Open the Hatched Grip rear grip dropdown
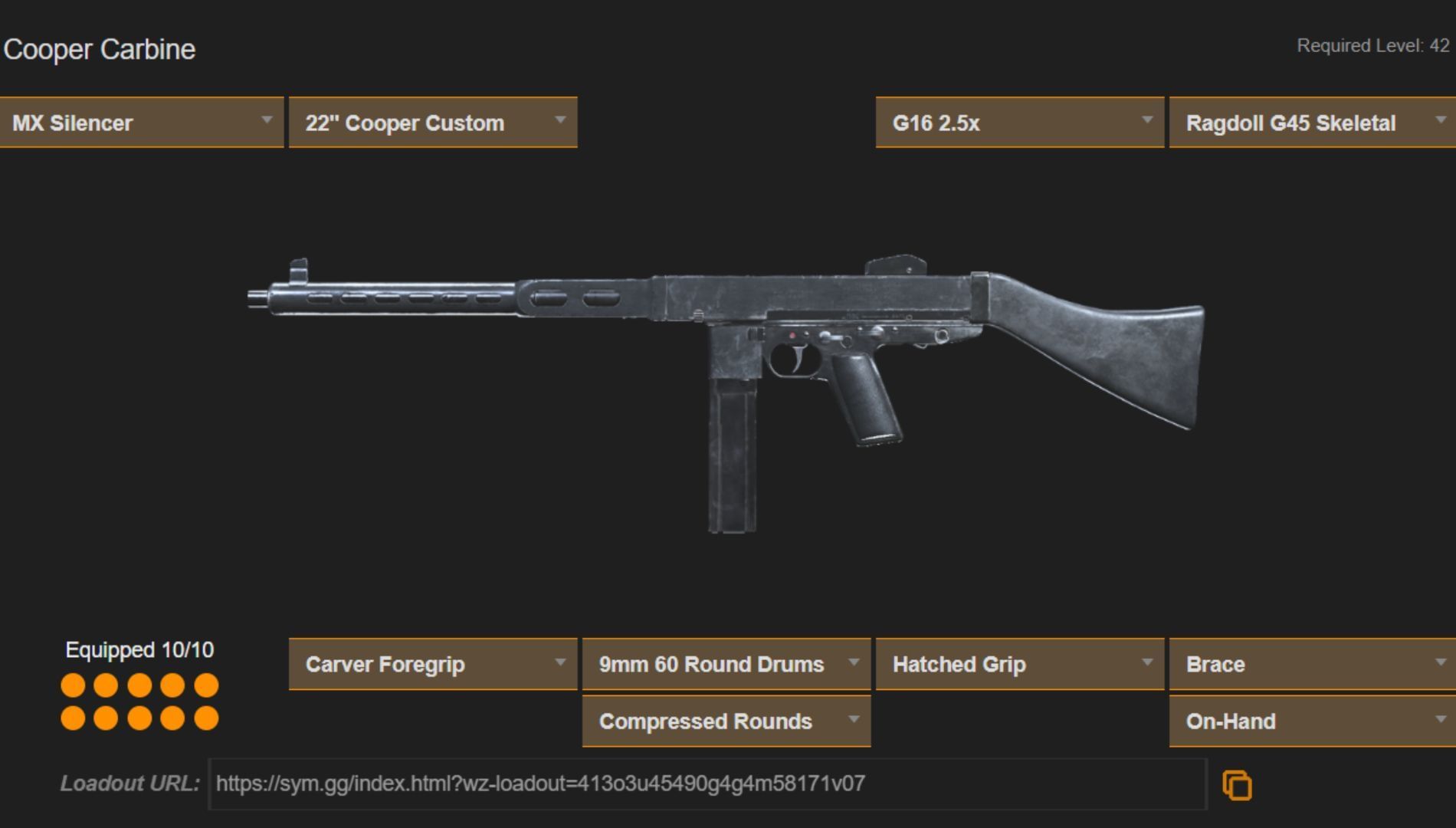Image resolution: width=1456 pixels, height=828 pixels. (1019, 665)
